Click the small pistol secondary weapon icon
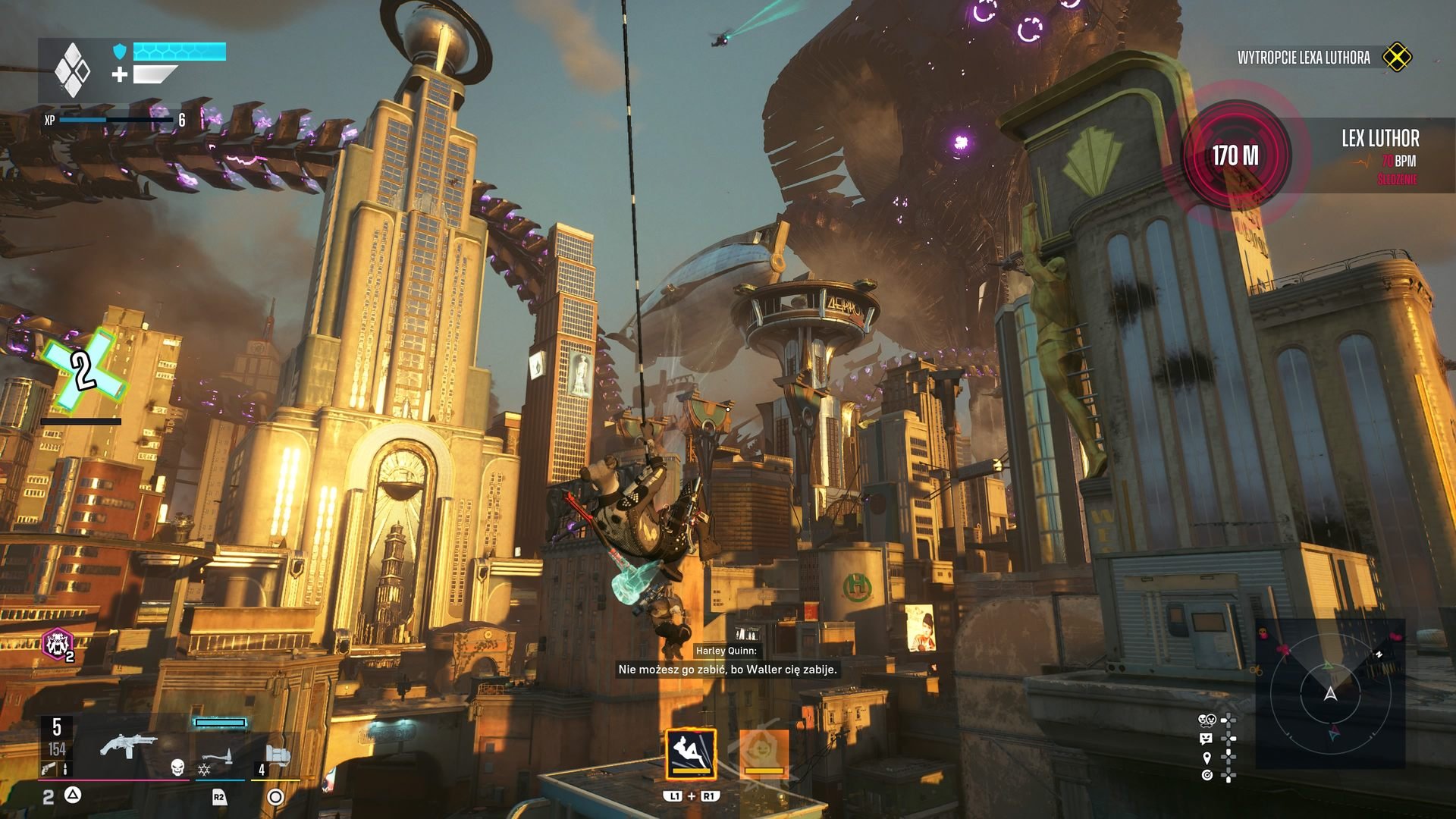The width and height of the screenshot is (1456, 819). [x=49, y=769]
